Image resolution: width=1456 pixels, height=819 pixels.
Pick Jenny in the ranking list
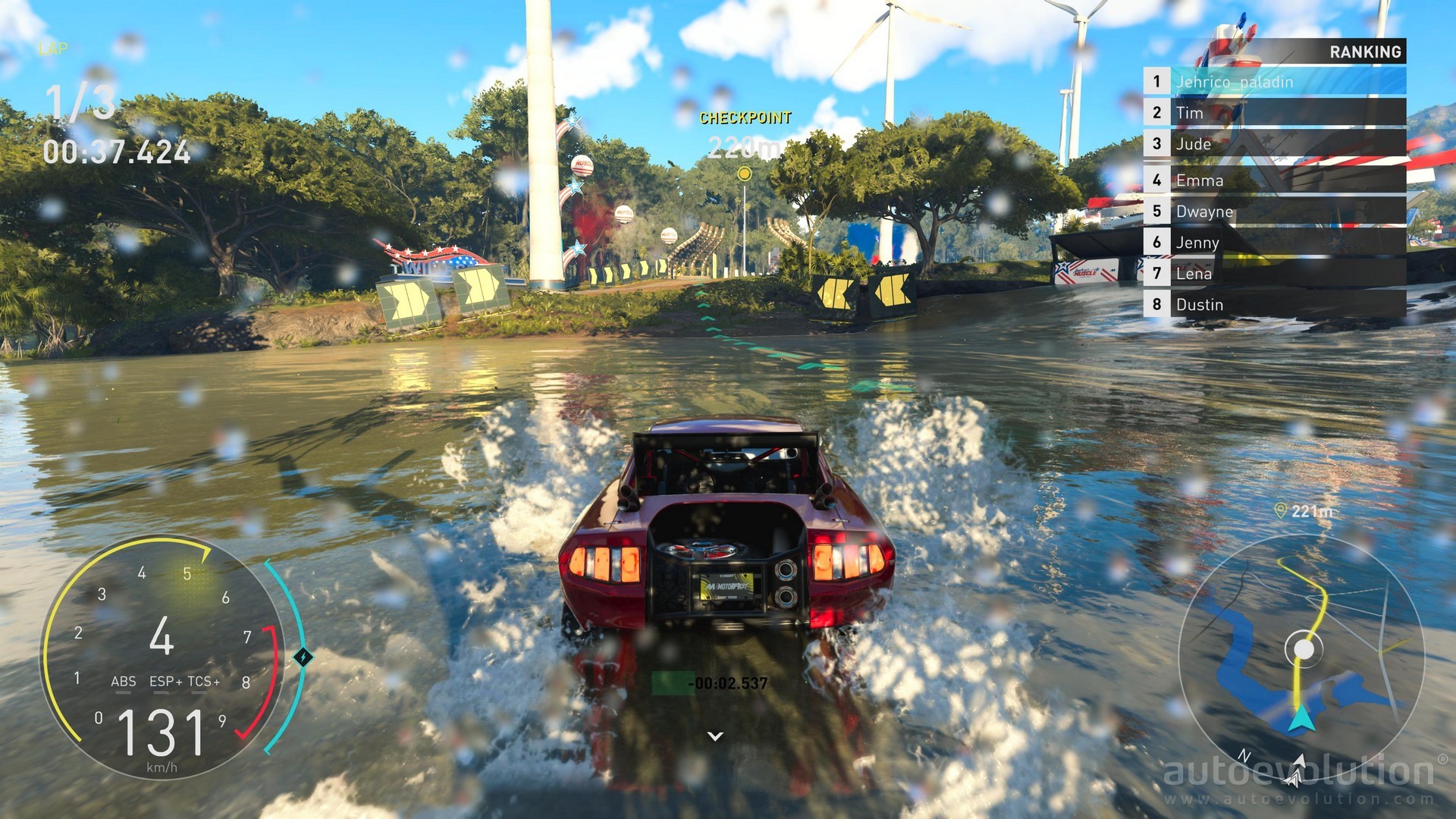(1274, 242)
